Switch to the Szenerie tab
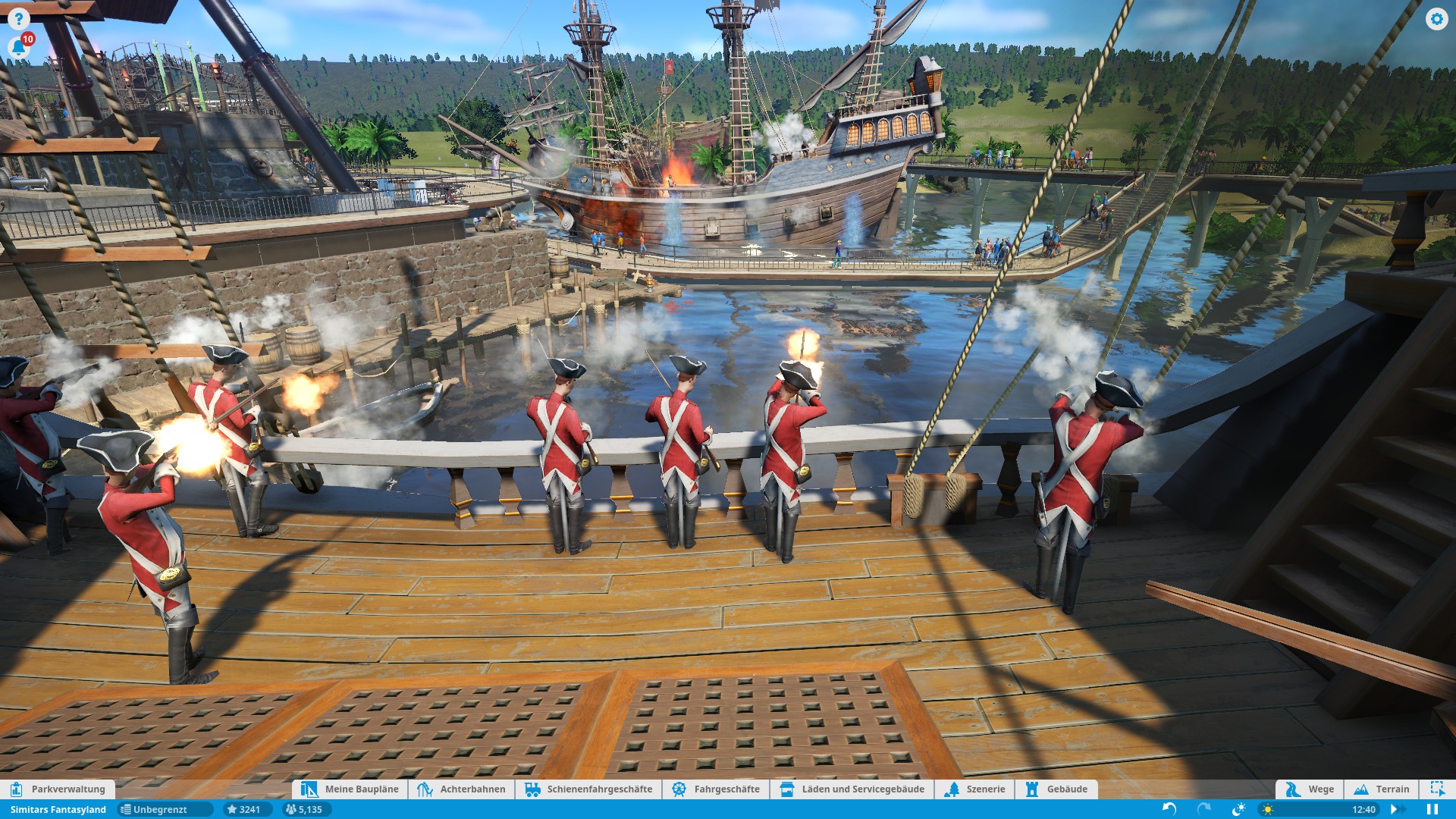The height and width of the screenshot is (819, 1456). (975, 789)
